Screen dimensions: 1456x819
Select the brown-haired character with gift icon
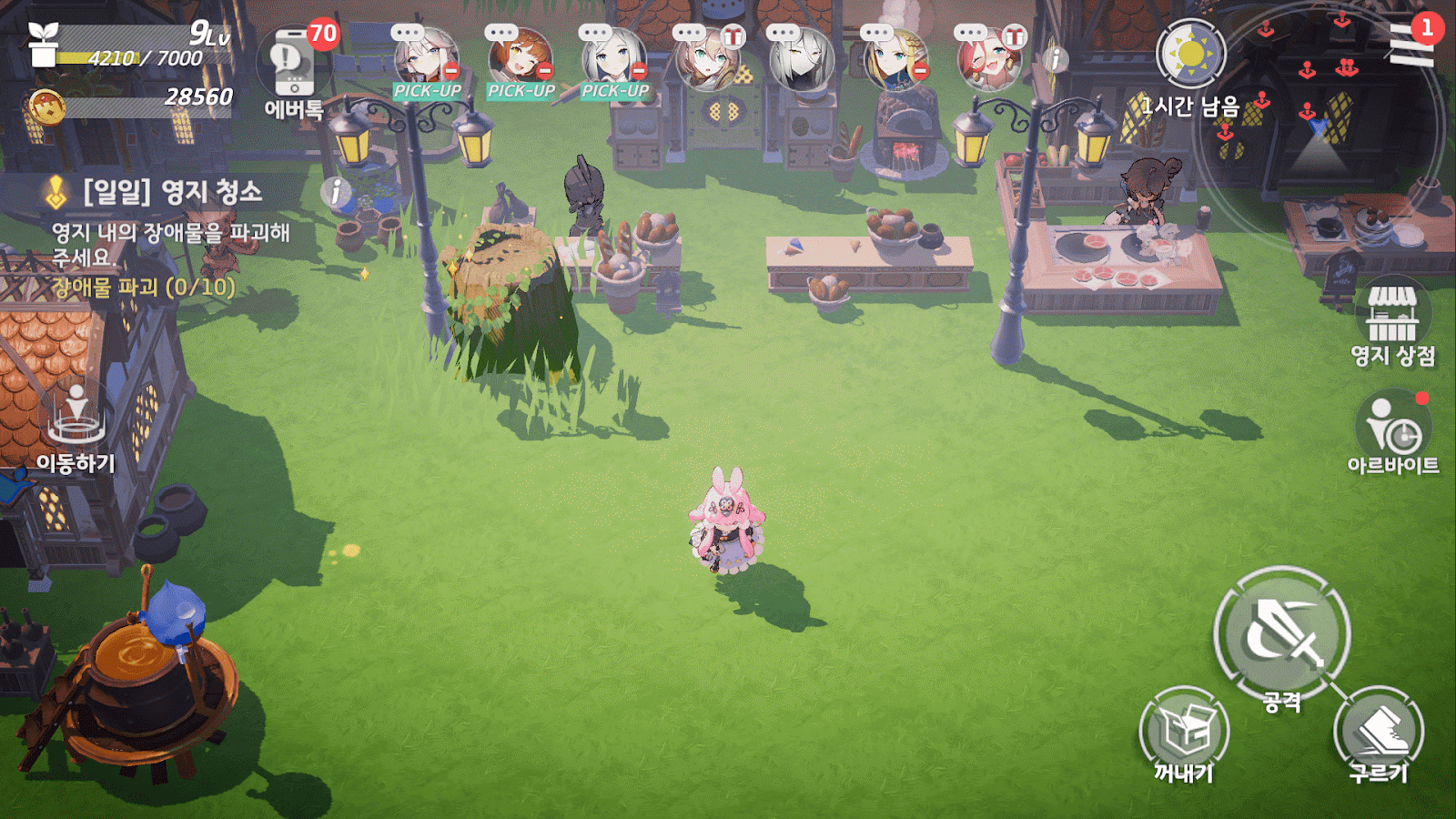(x=708, y=61)
